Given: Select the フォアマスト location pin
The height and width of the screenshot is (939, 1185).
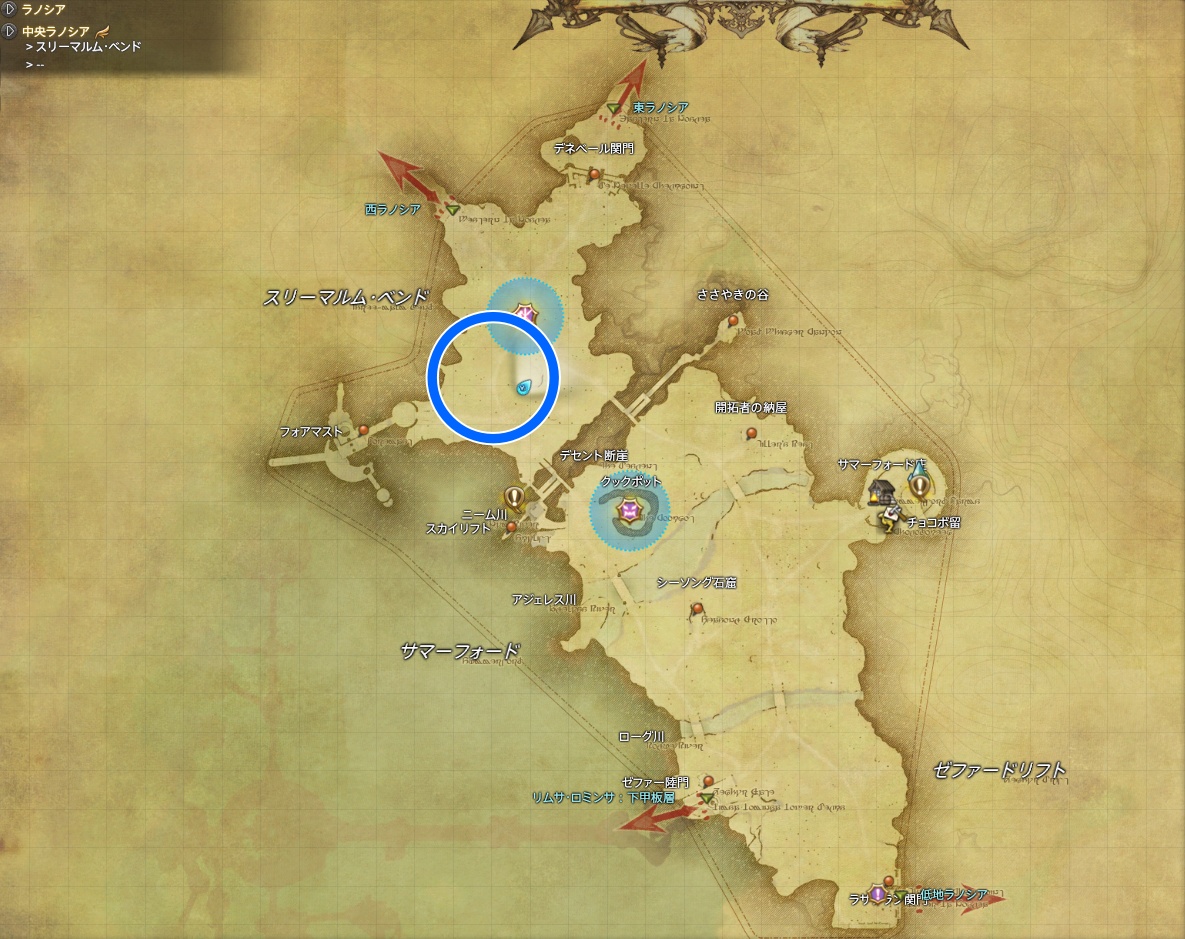Looking at the screenshot, I should (363, 429).
